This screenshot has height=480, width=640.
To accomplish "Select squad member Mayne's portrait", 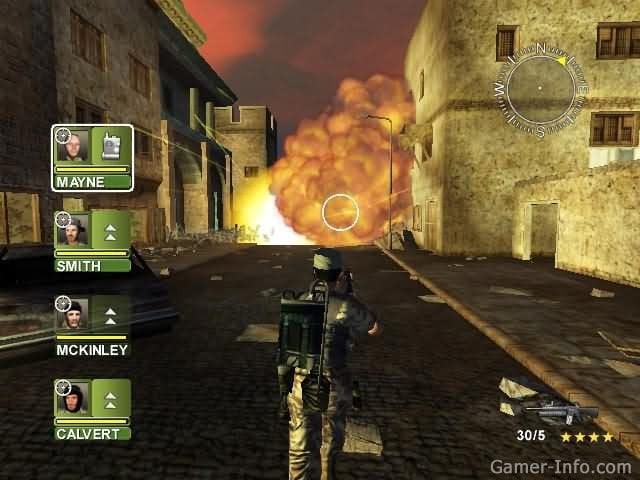I will click(x=73, y=147).
